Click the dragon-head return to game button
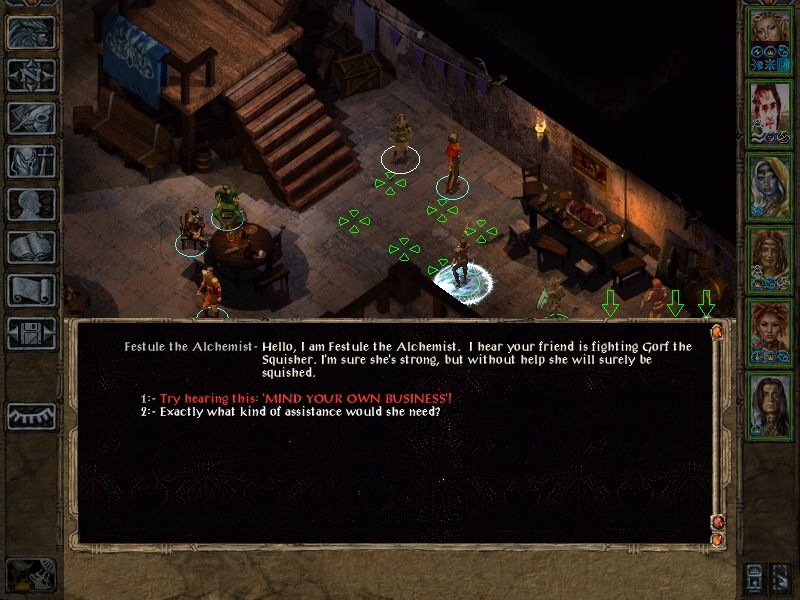800x600 pixels. [x=30, y=32]
